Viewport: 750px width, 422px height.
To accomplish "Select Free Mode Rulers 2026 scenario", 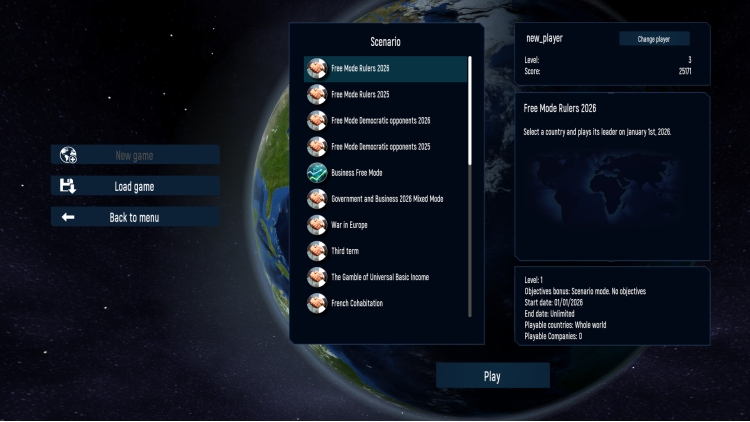I will tap(385, 69).
